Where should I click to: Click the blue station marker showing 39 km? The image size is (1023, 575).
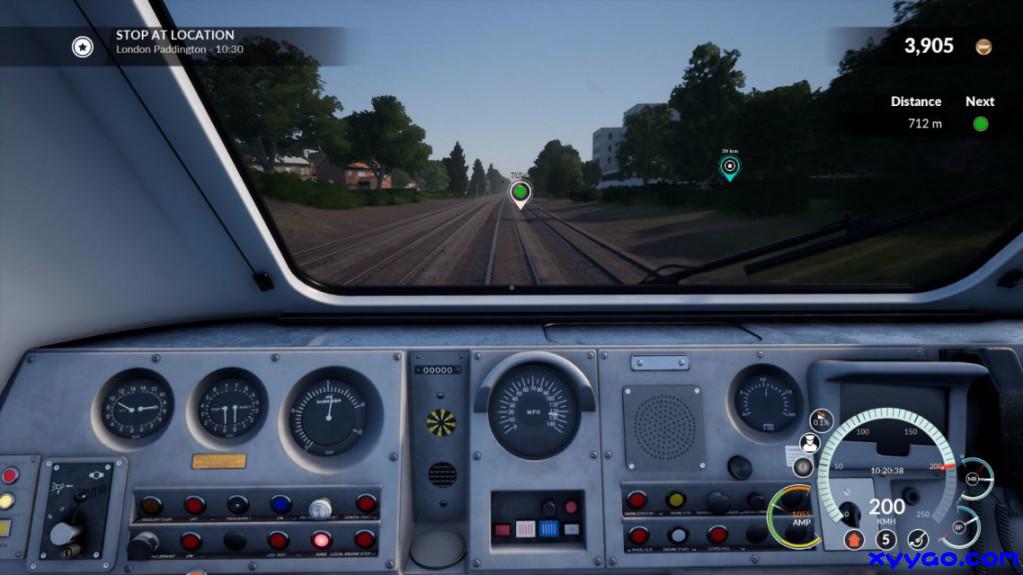point(729,166)
